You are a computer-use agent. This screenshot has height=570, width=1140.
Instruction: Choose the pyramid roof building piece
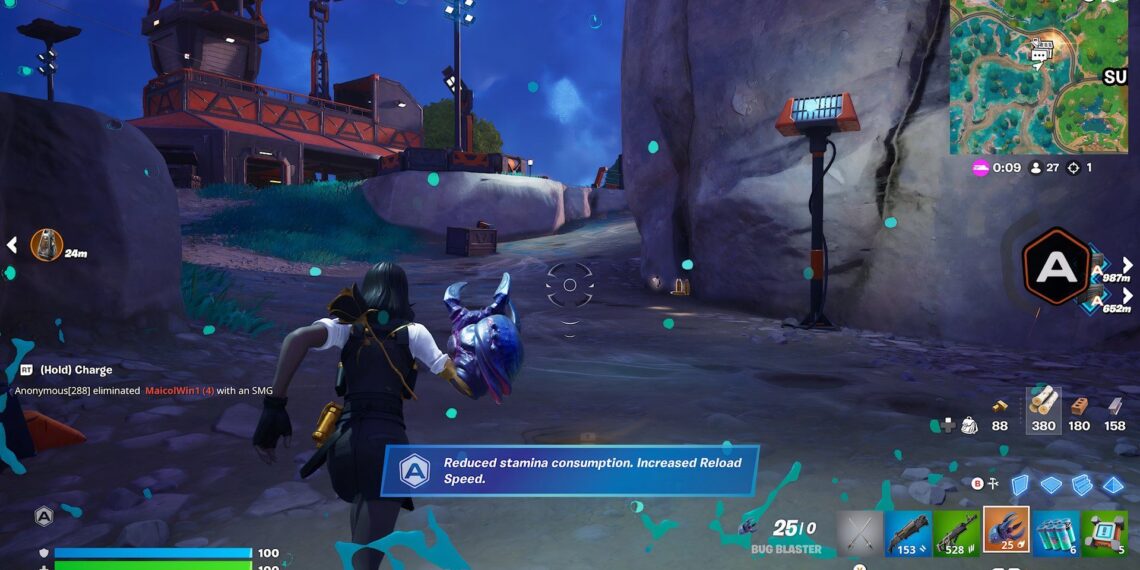[1113, 485]
